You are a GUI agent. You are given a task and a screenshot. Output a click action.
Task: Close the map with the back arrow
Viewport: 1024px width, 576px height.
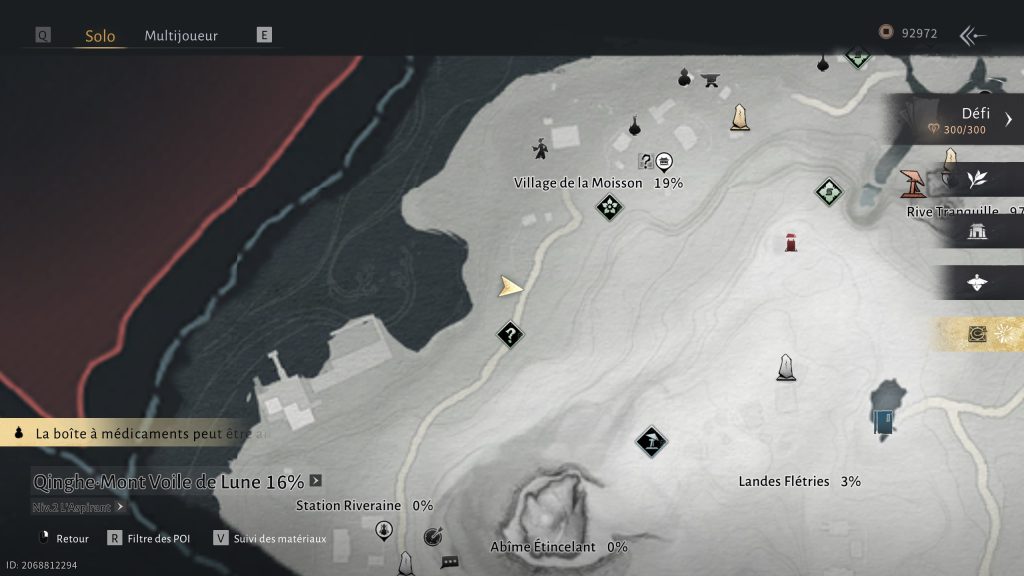(972, 35)
